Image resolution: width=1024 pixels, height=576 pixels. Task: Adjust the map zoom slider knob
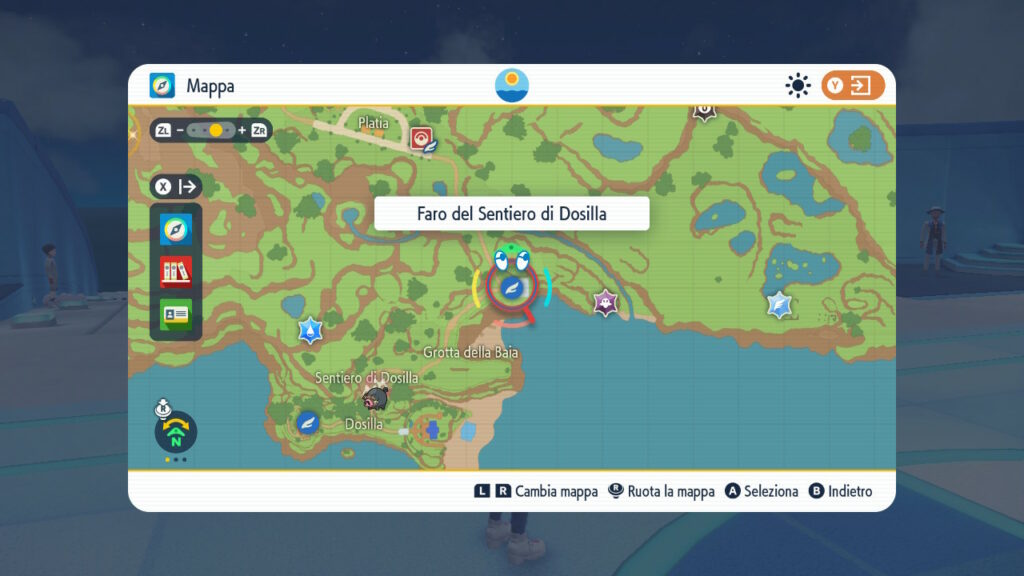point(216,131)
